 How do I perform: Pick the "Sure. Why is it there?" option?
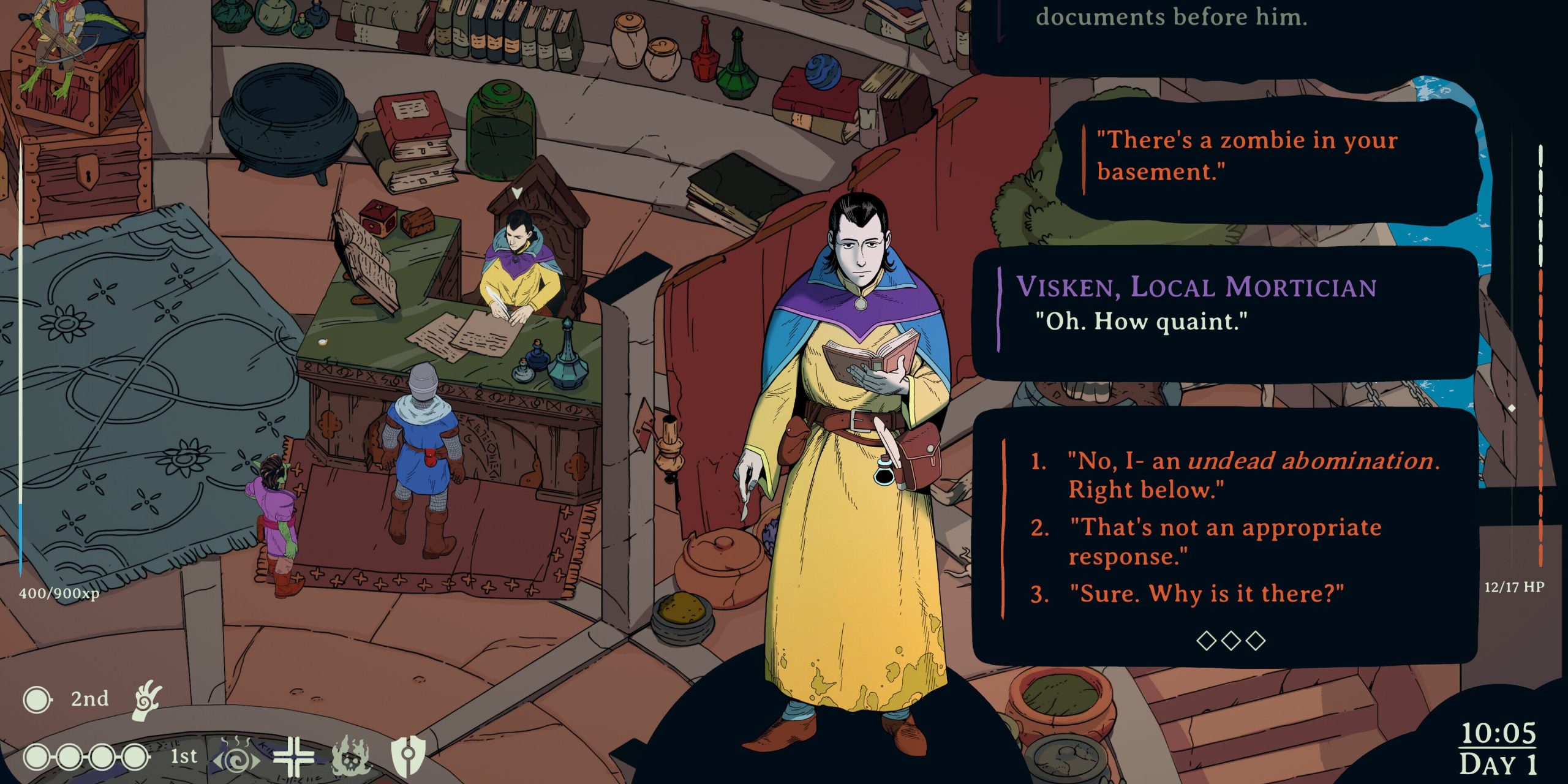[x=1205, y=594]
